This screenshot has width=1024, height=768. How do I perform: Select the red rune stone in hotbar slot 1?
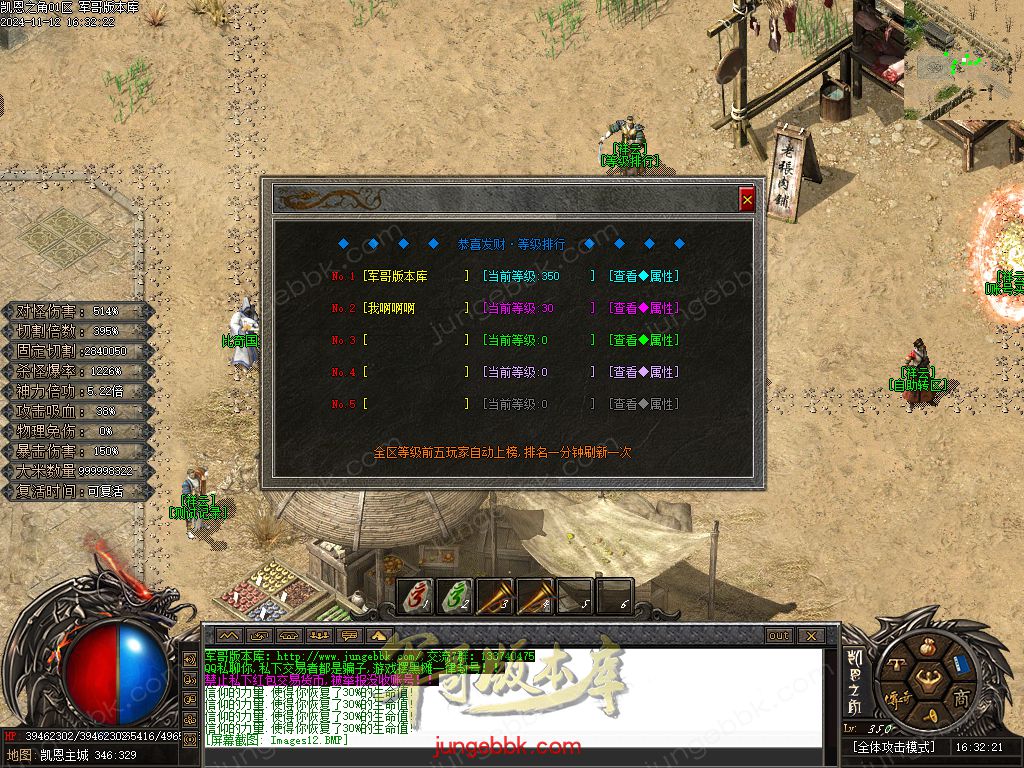417,598
